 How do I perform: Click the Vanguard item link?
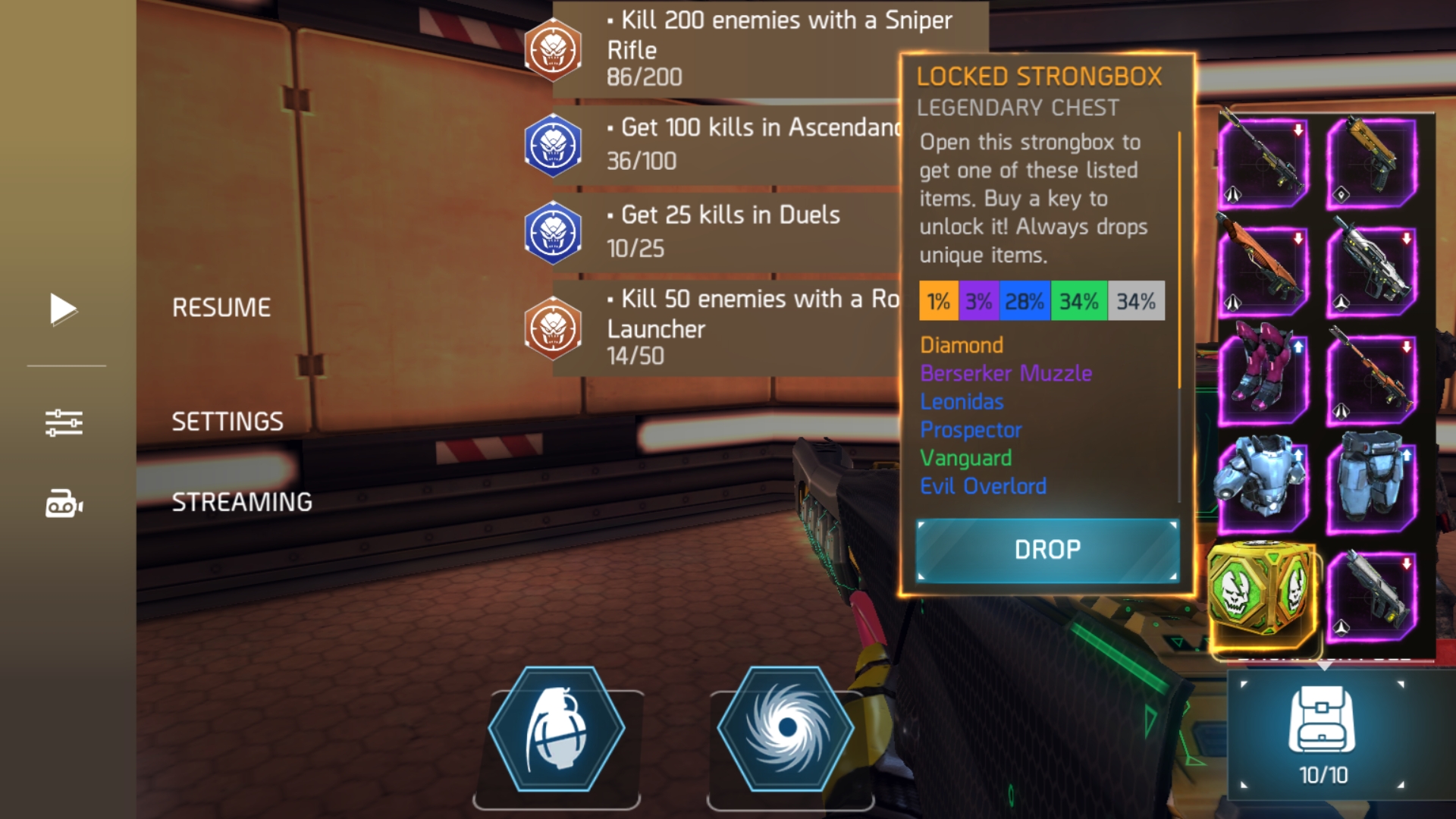(x=965, y=458)
